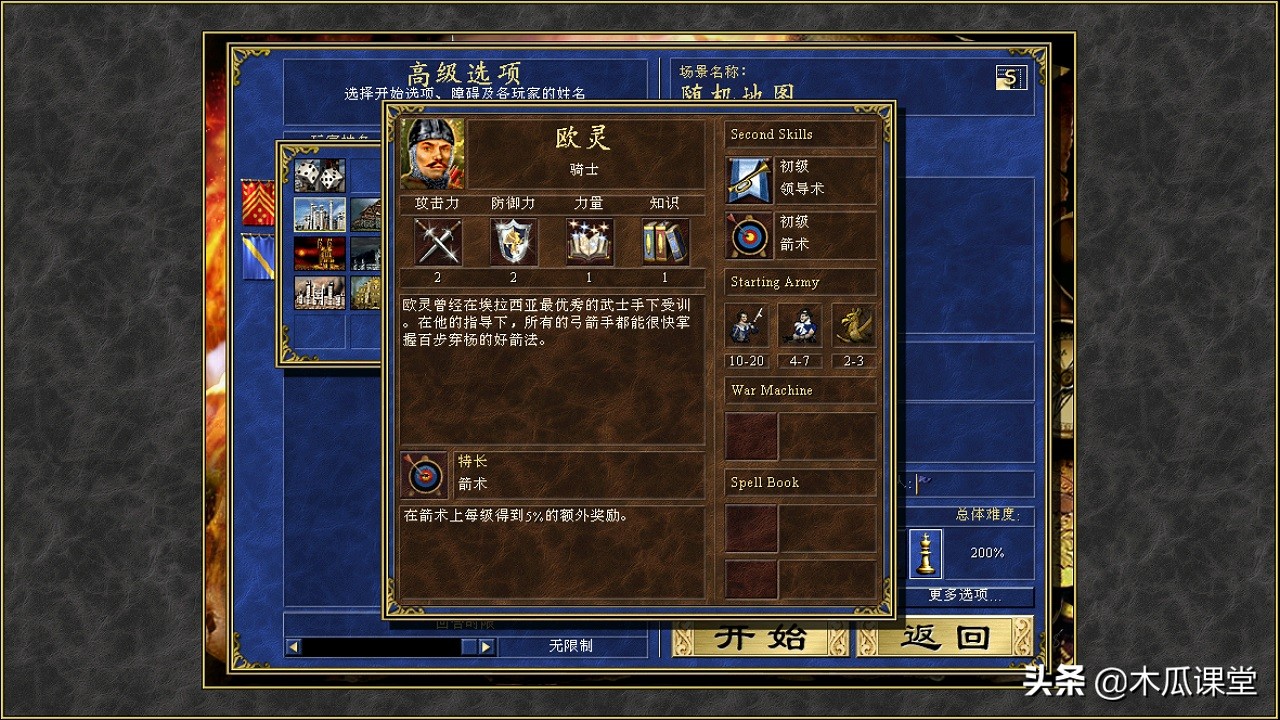Viewport: 1280px width, 720px height.
Task: Open 更多选项 more options
Action: pos(965,596)
